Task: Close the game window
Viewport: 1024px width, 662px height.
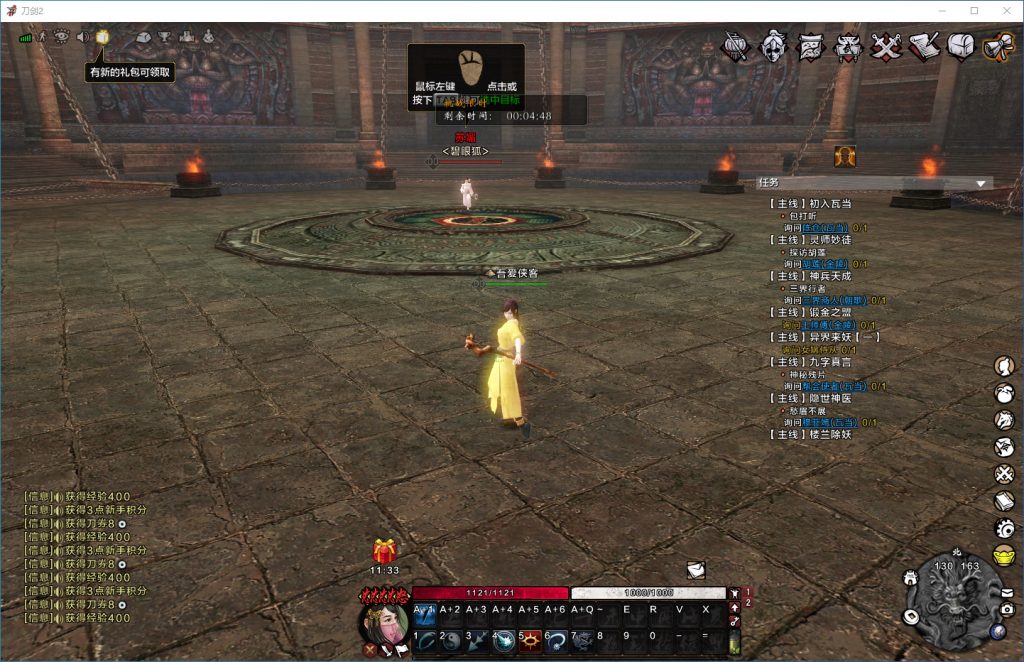Action: 1004,10
